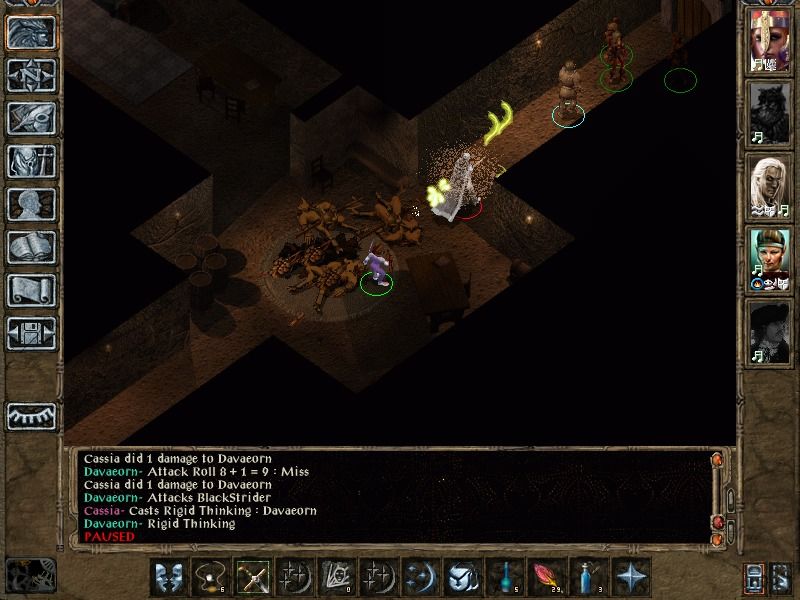This screenshot has height=600, width=800.
Task: Open the inventory screen button
Action: [30, 161]
